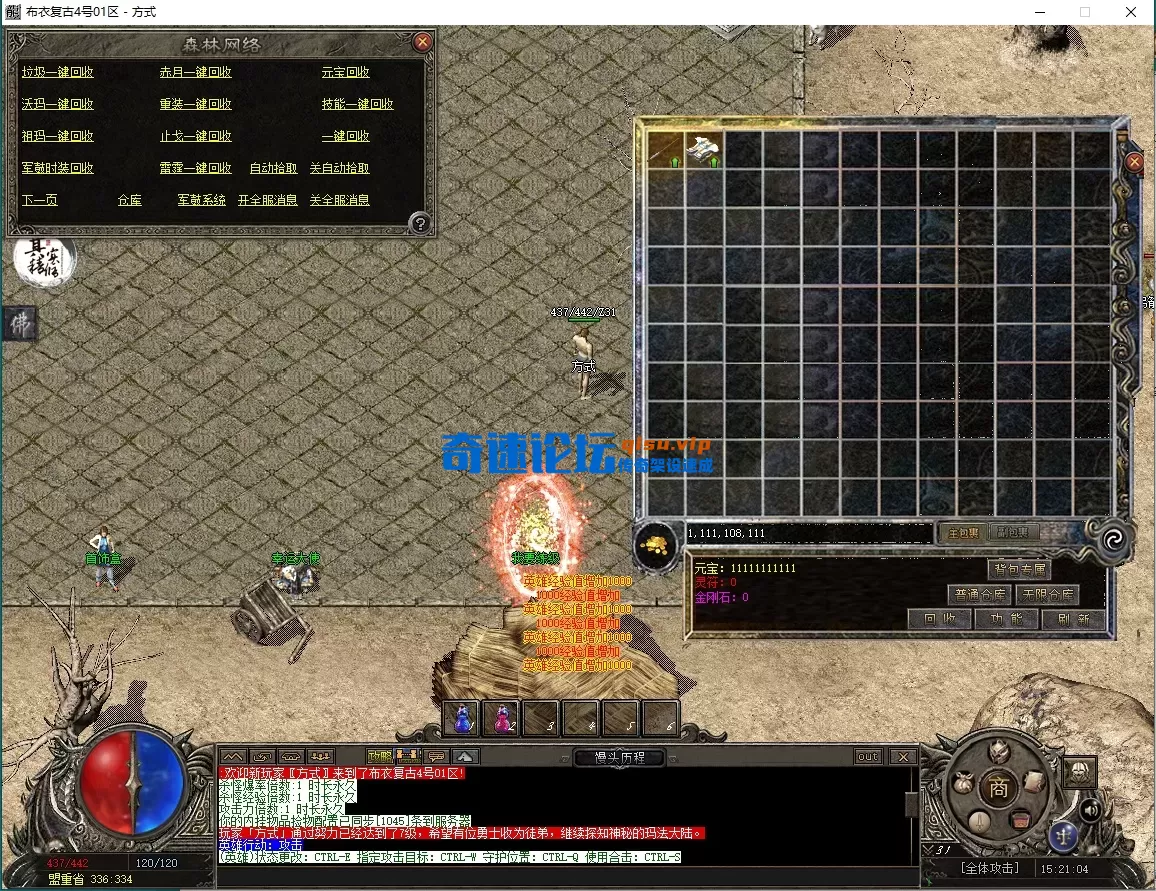This screenshot has width=1156, height=891.
Task: Open the 普通仓库 warehouse
Action: (x=979, y=595)
